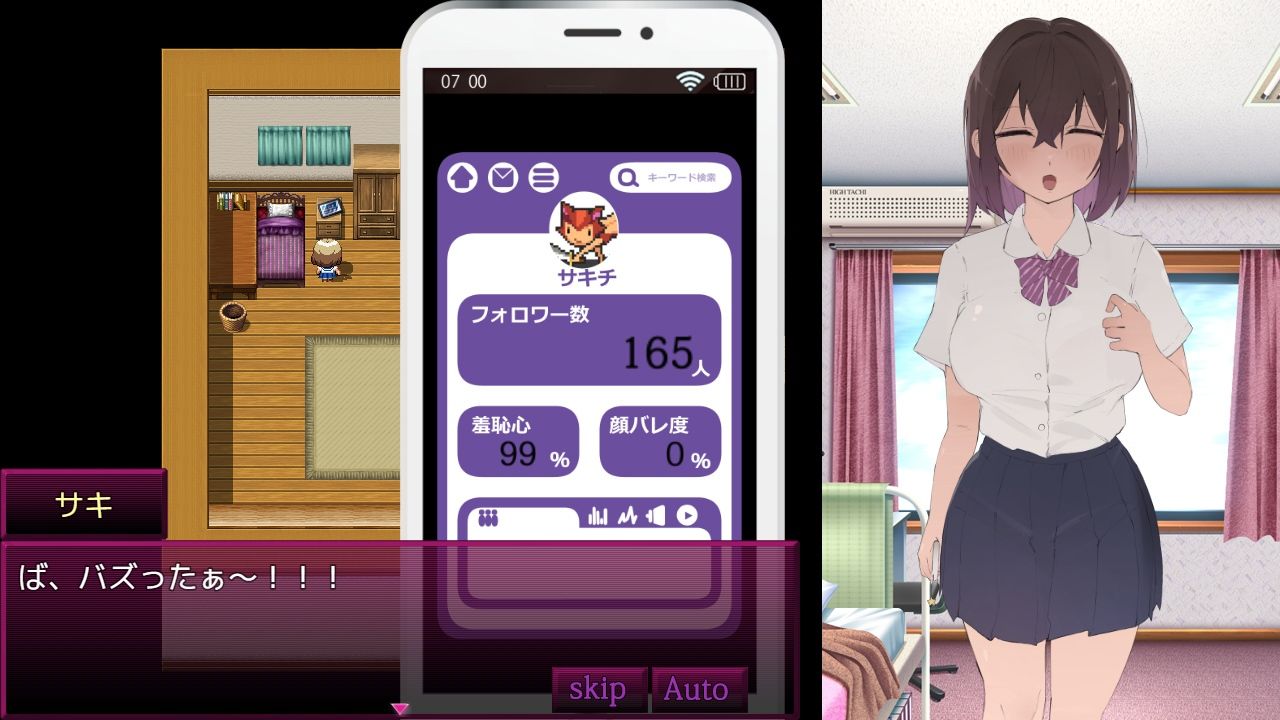The height and width of the screenshot is (720, 1280).
Task: Open the mail envelope icon
Action: [501, 177]
